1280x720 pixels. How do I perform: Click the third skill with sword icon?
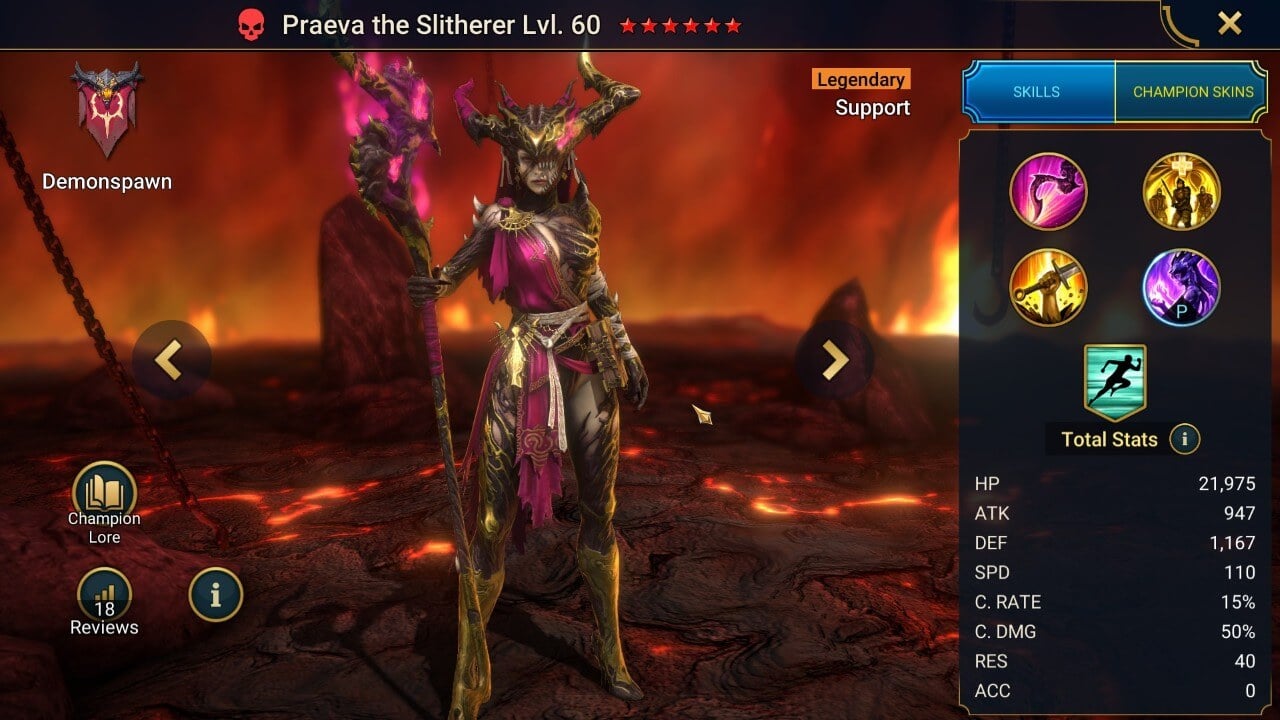click(1051, 287)
